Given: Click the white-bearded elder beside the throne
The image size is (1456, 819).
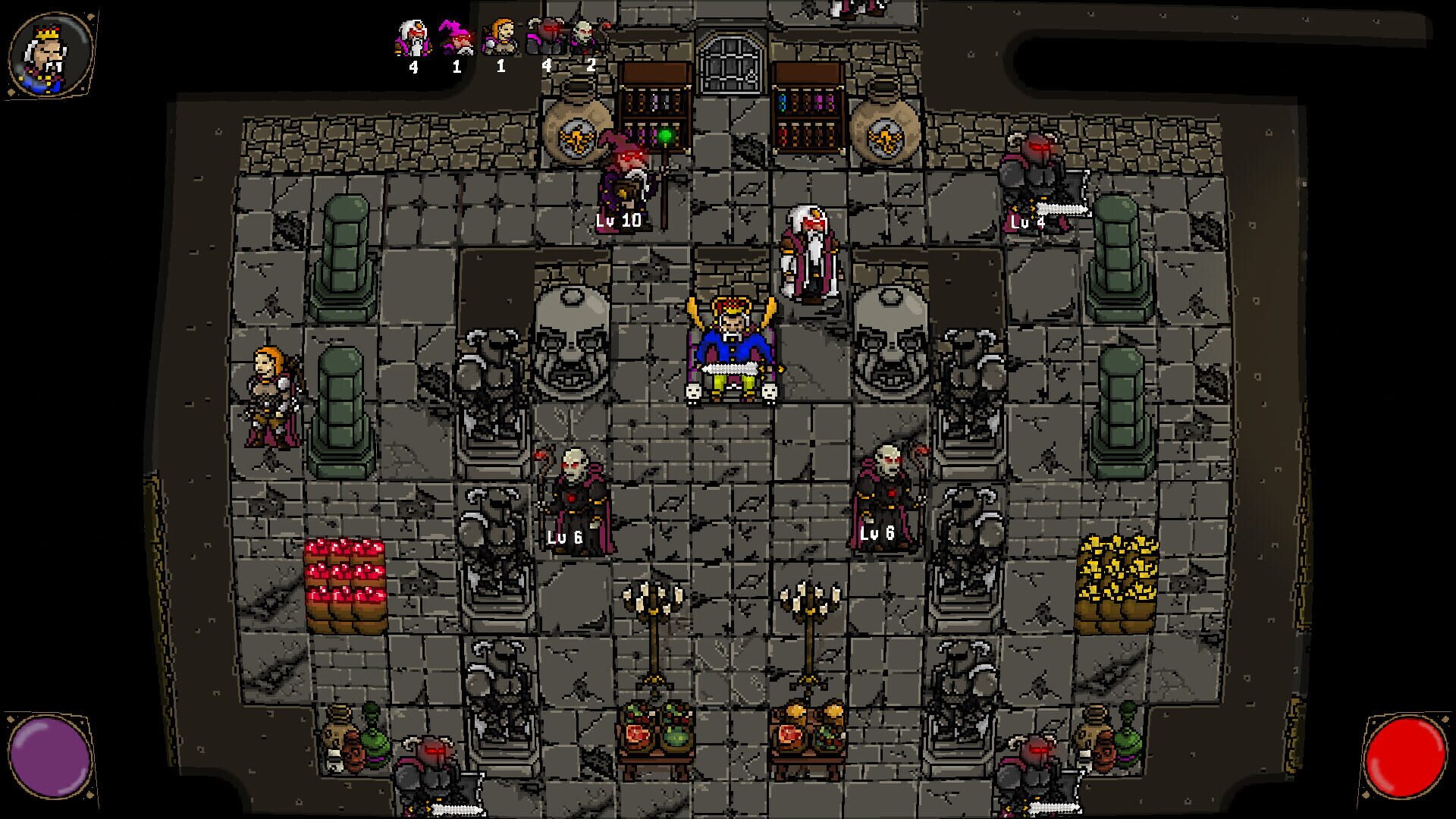Looking at the screenshot, I should coord(809,250).
